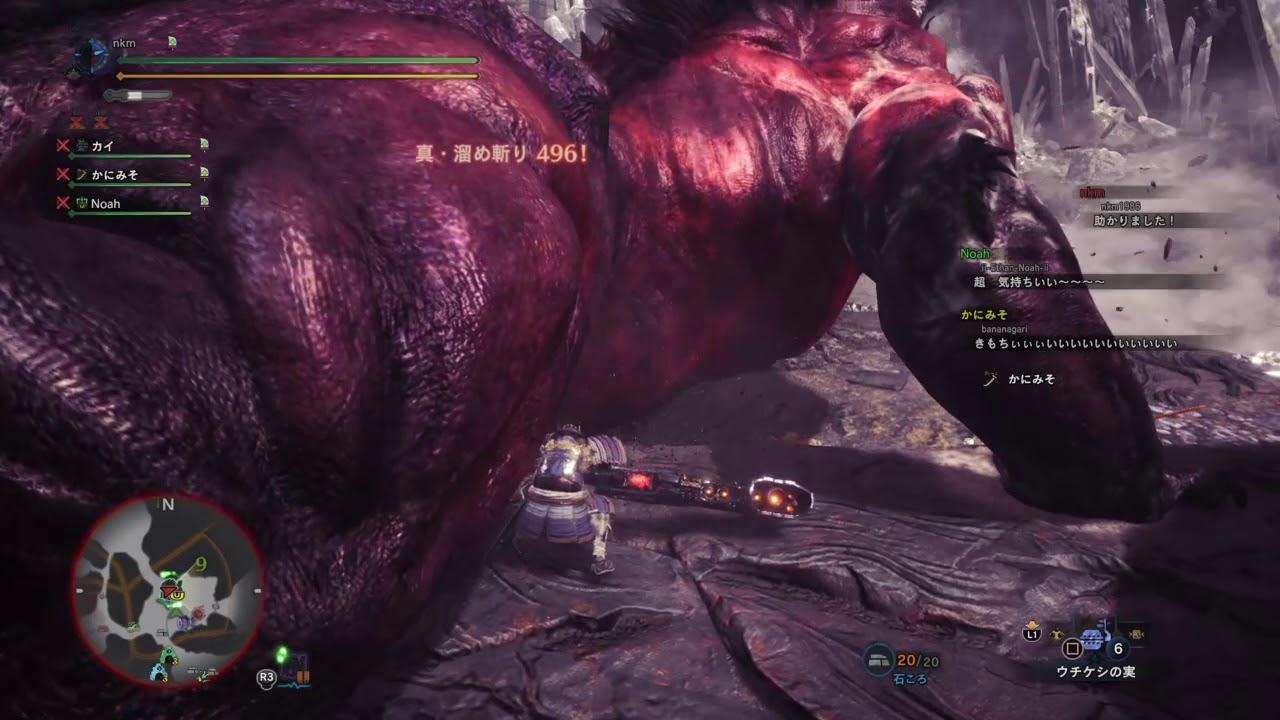The image size is (1280, 720).
Task: Select the Uchikeshi no Mi item slot
Action: click(1092, 640)
